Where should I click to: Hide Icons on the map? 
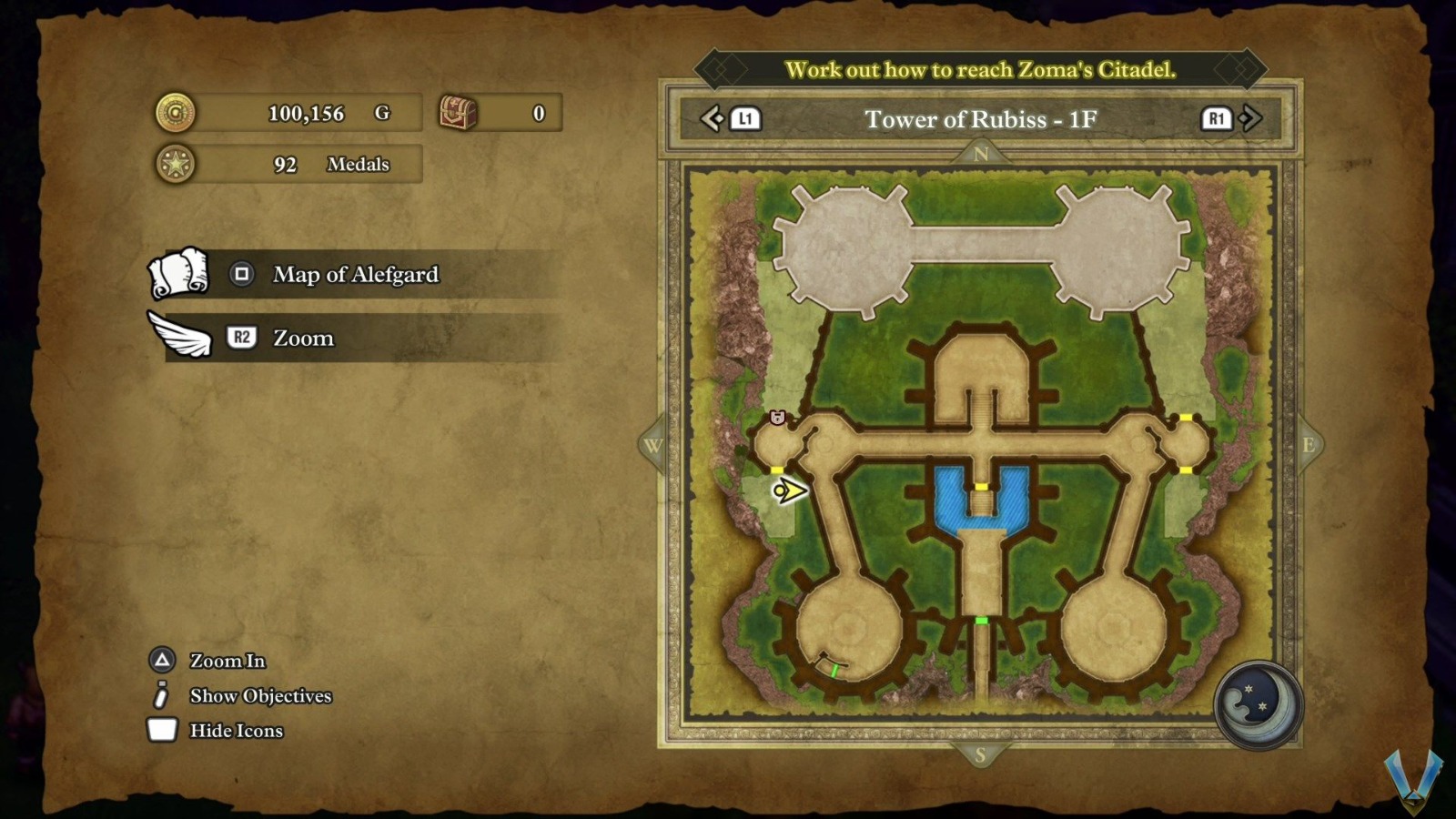click(235, 731)
